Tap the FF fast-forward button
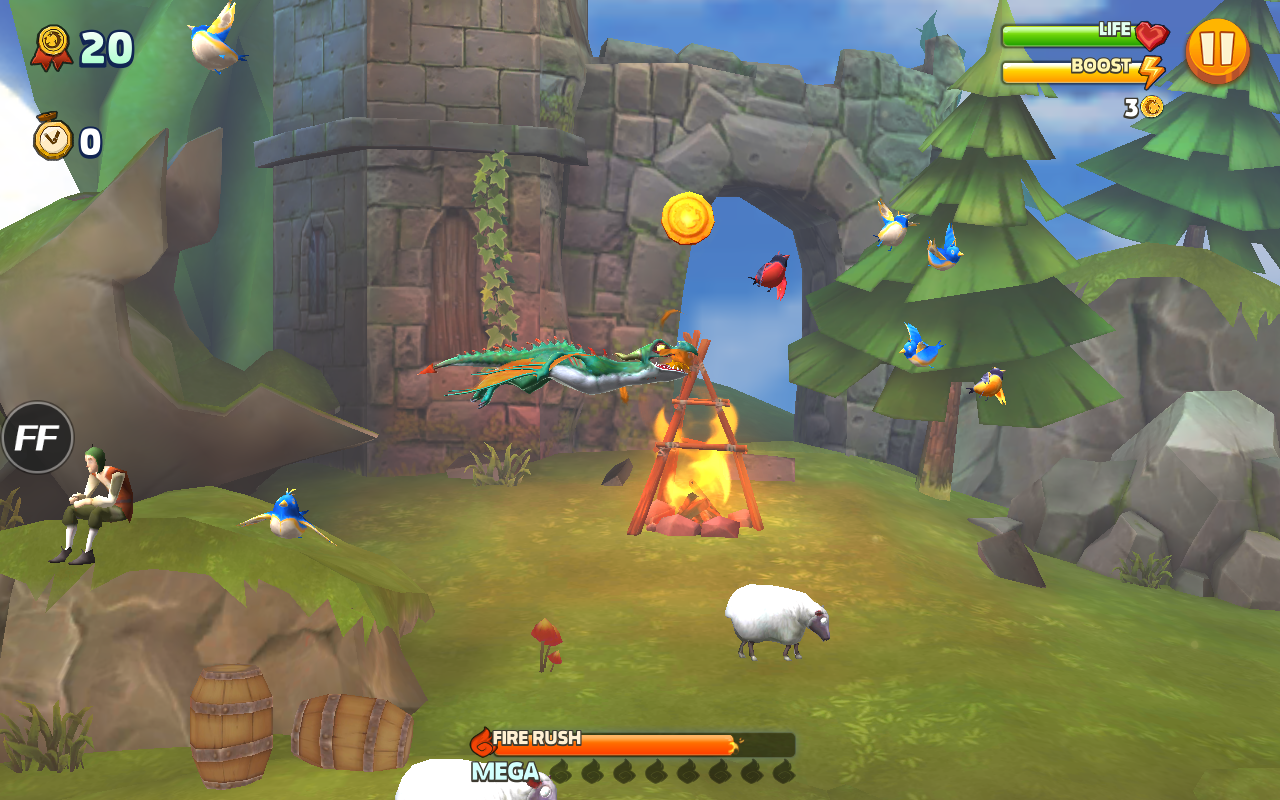 click(37, 438)
